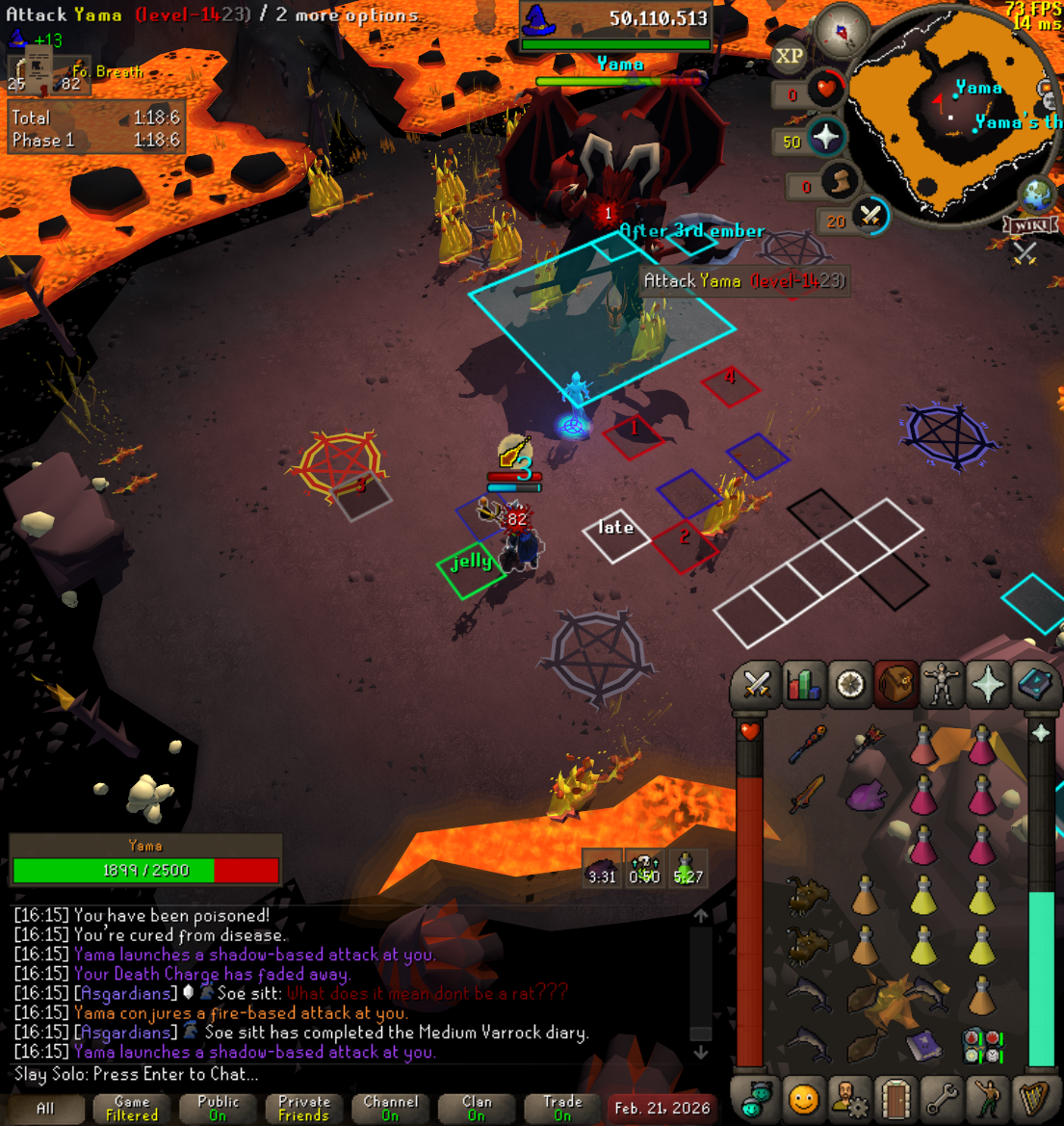
Task: Select the Clan chat filter tab
Action: [477, 1109]
